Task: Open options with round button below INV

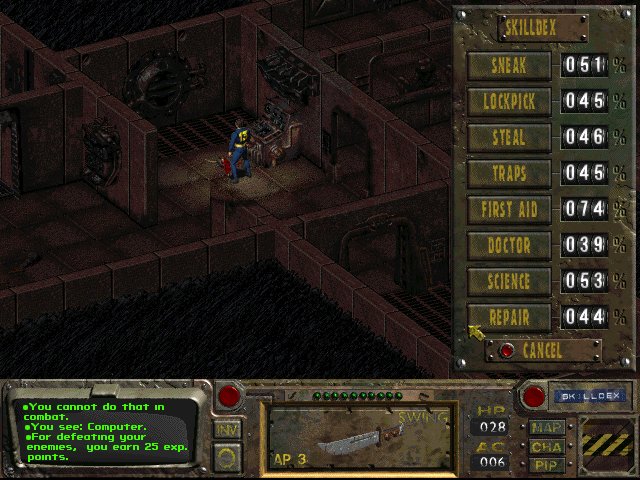Action: click(226, 459)
